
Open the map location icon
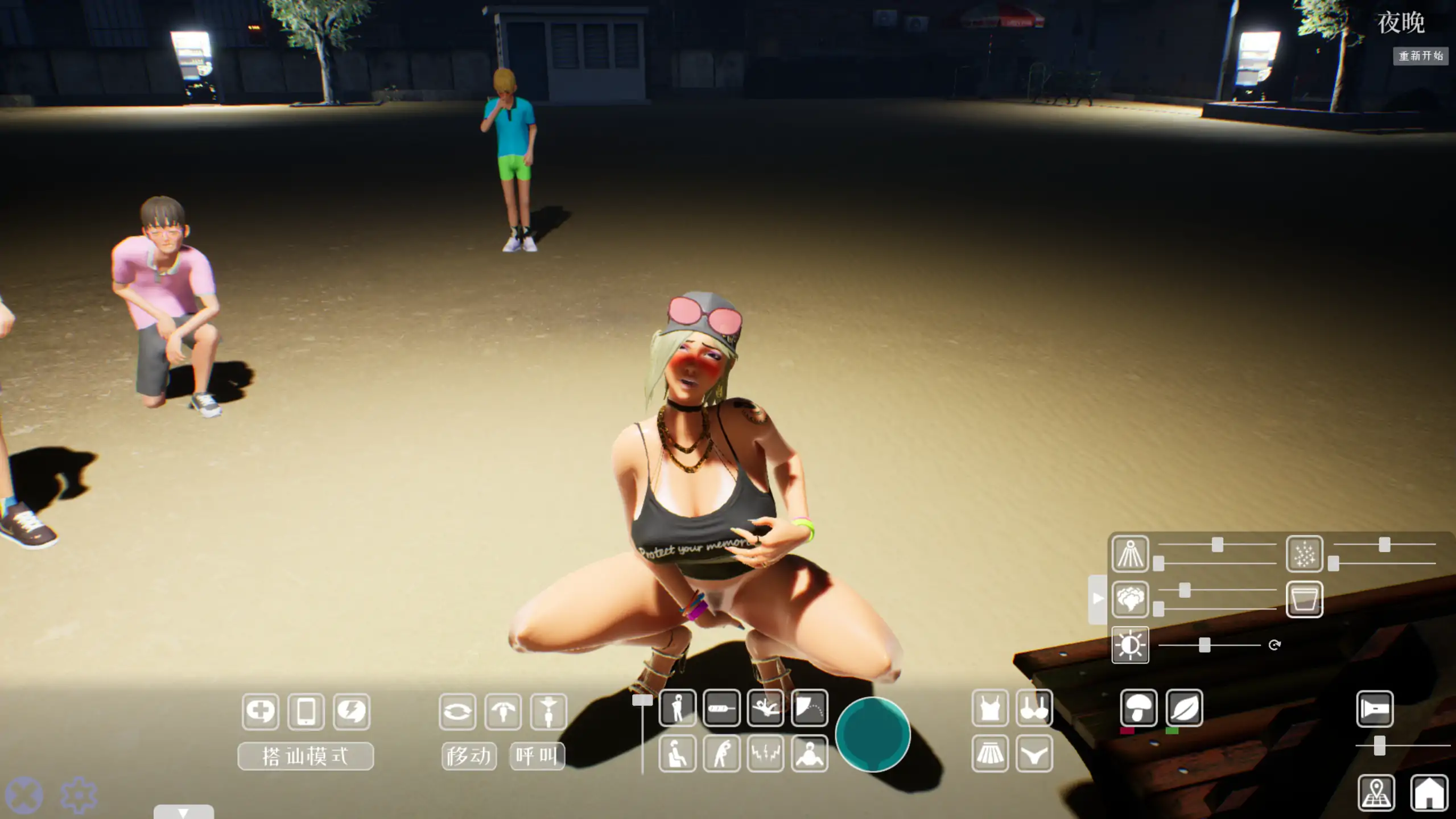pos(1376,792)
